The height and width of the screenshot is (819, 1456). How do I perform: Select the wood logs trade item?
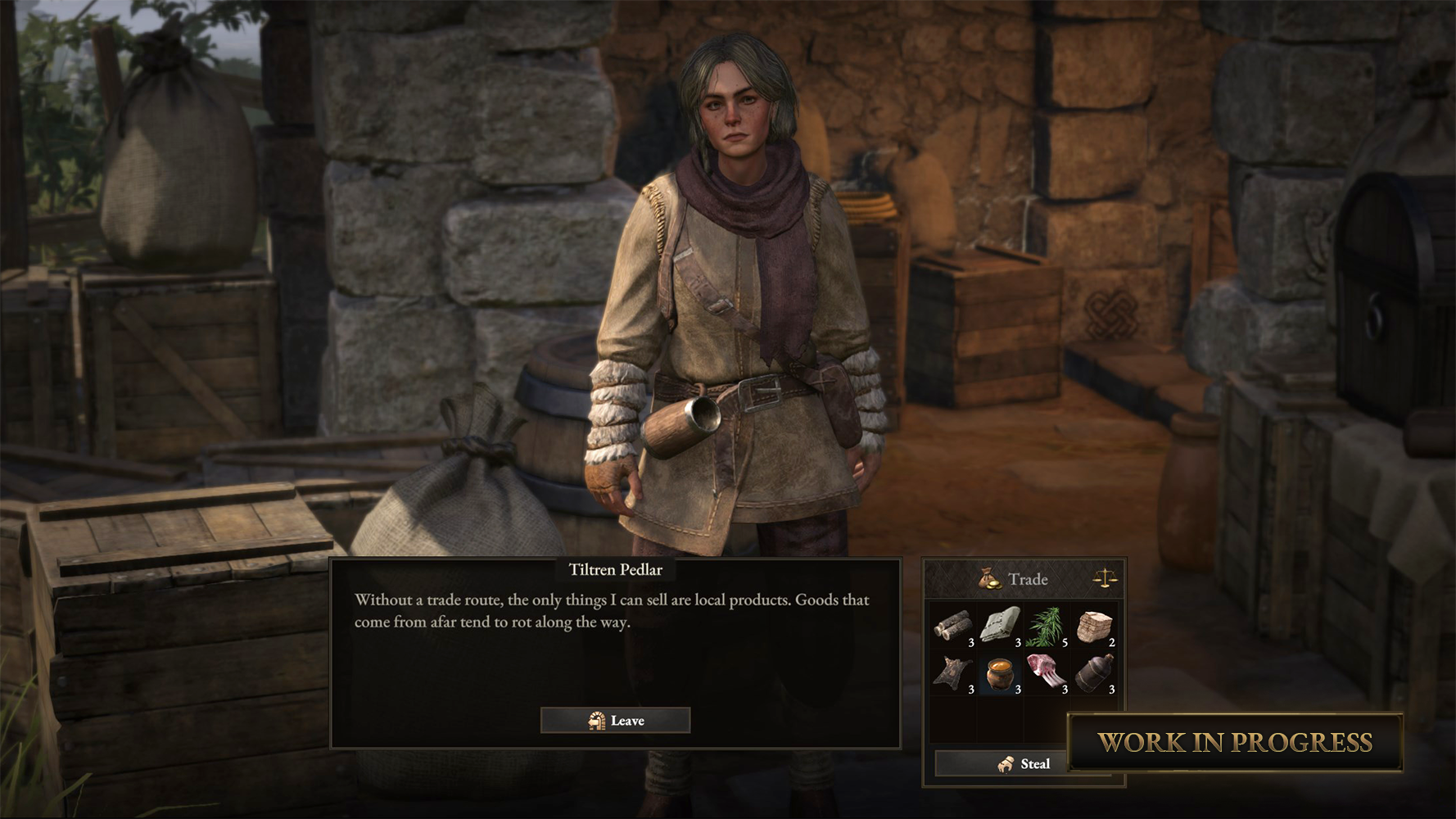point(953,627)
